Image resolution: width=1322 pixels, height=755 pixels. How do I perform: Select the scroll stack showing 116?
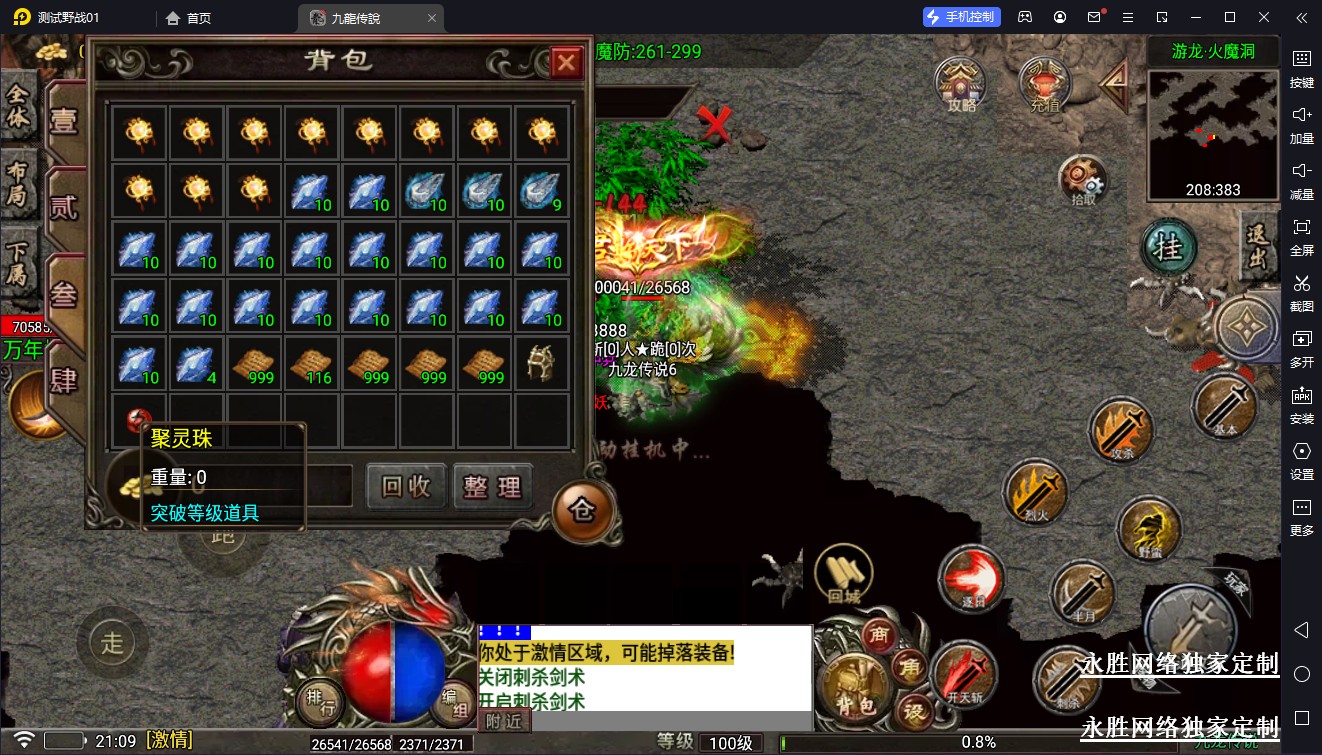311,364
